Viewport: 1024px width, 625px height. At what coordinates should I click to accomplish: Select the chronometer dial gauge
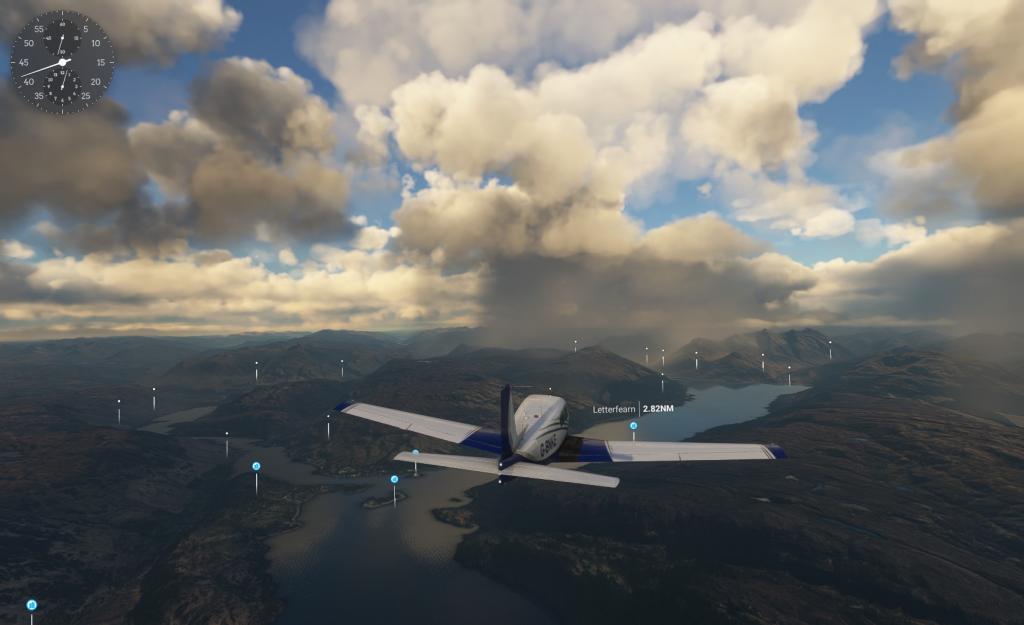pos(62,62)
